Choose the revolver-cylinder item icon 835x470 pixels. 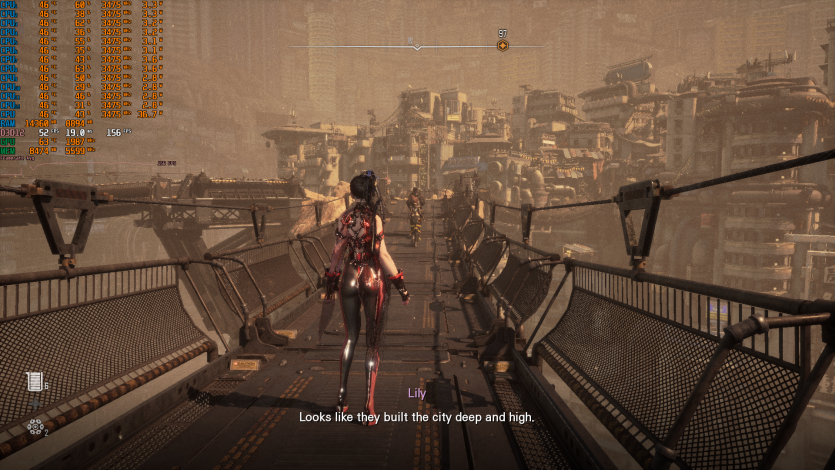tap(36, 427)
